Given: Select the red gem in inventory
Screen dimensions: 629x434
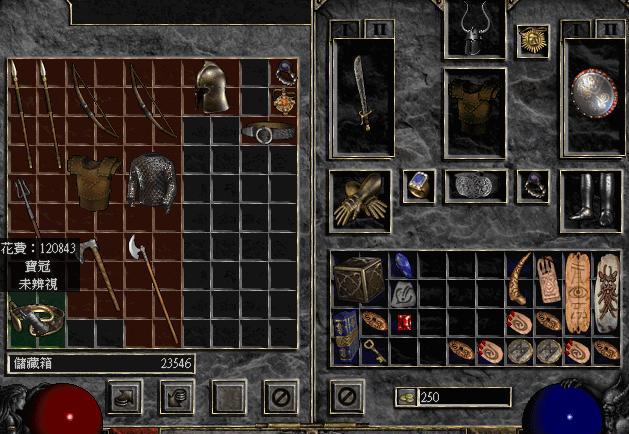Looking at the screenshot, I should click(x=403, y=322).
